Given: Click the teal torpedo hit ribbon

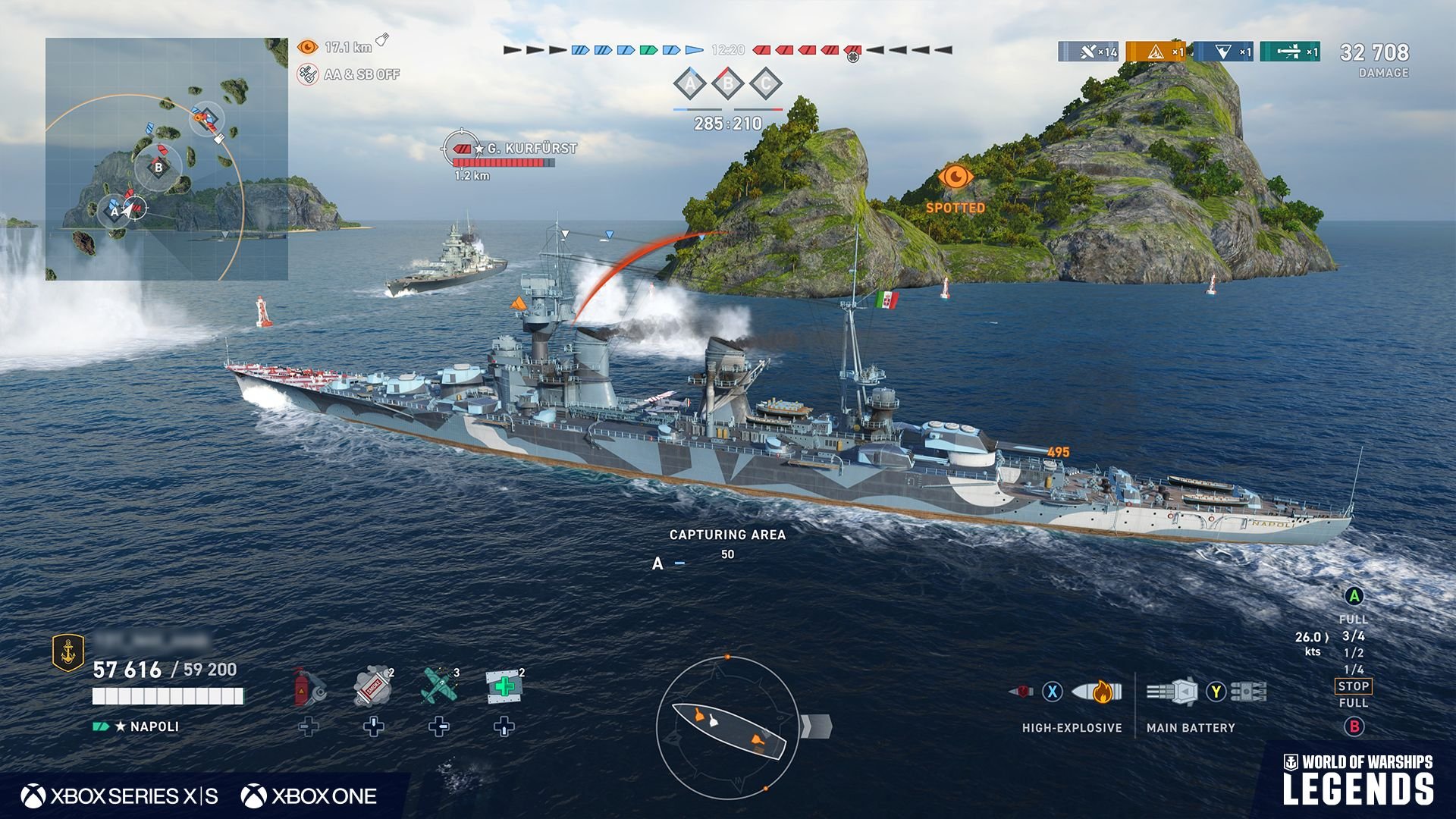Looking at the screenshot, I should (1290, 52).
